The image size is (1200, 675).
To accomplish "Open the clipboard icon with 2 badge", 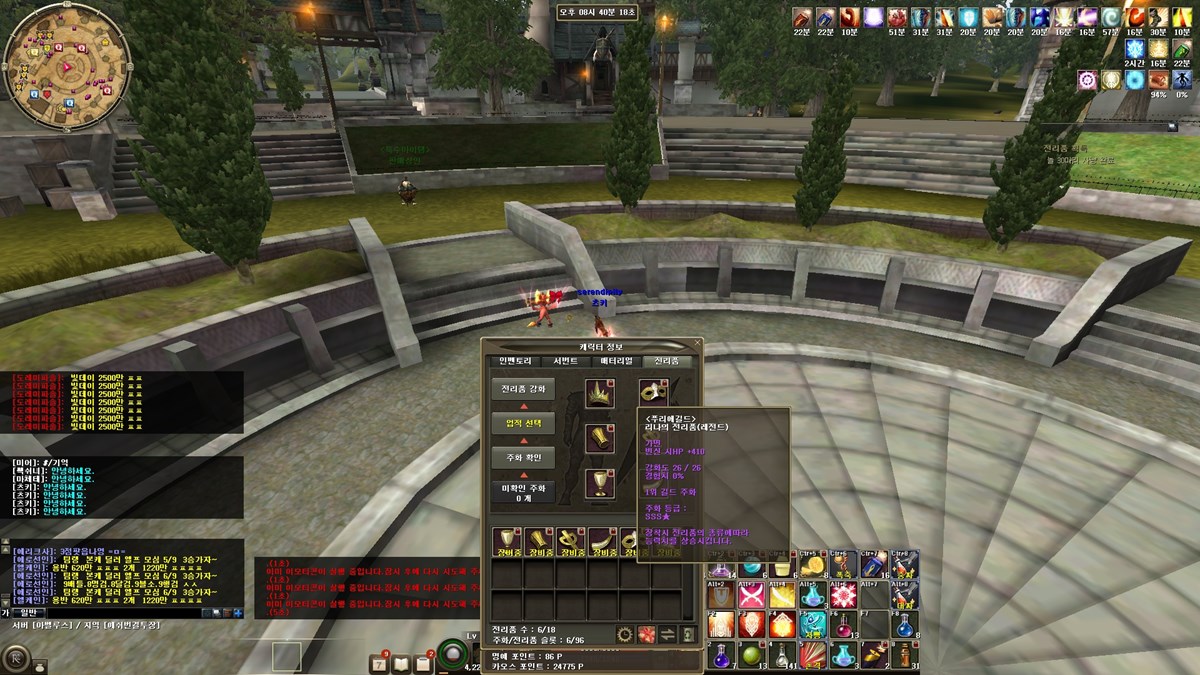I will 423,662.
